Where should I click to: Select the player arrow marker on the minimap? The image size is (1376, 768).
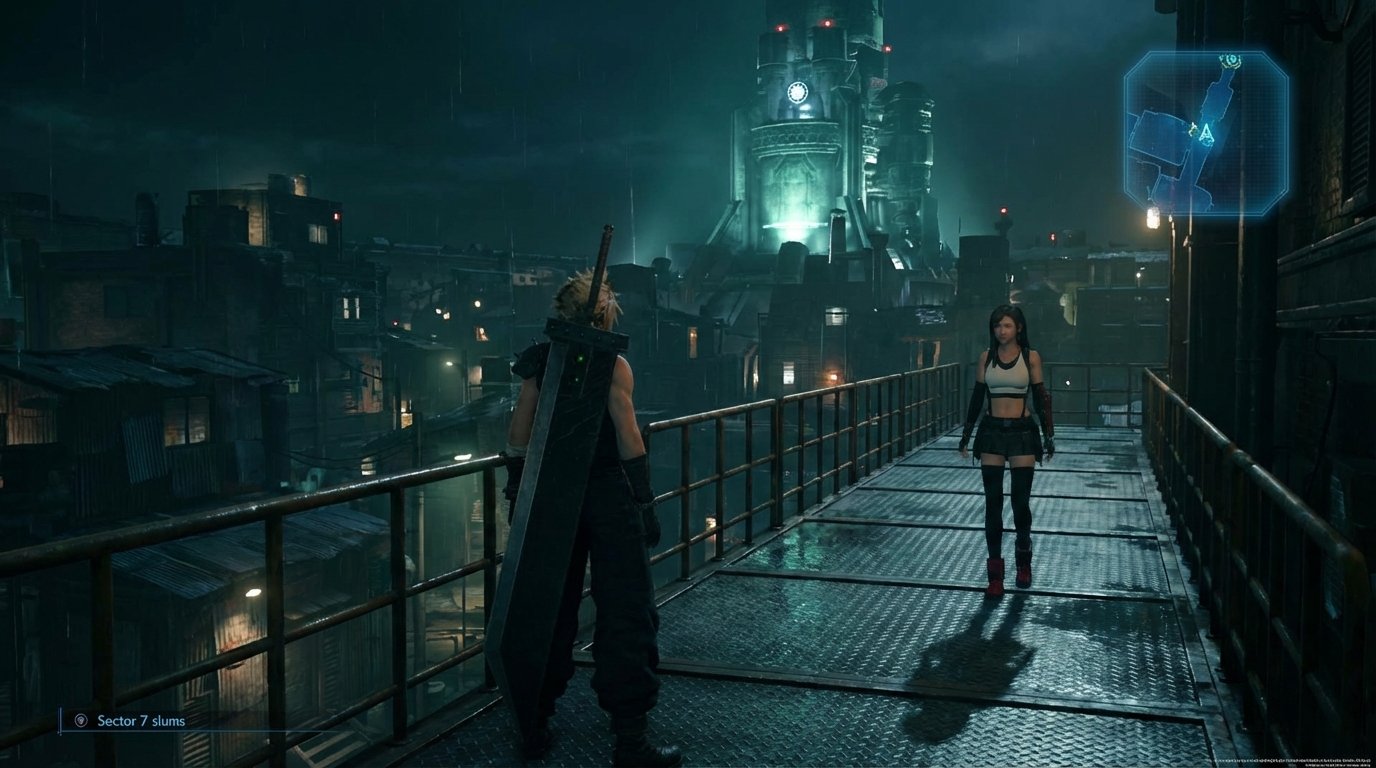1206,132
